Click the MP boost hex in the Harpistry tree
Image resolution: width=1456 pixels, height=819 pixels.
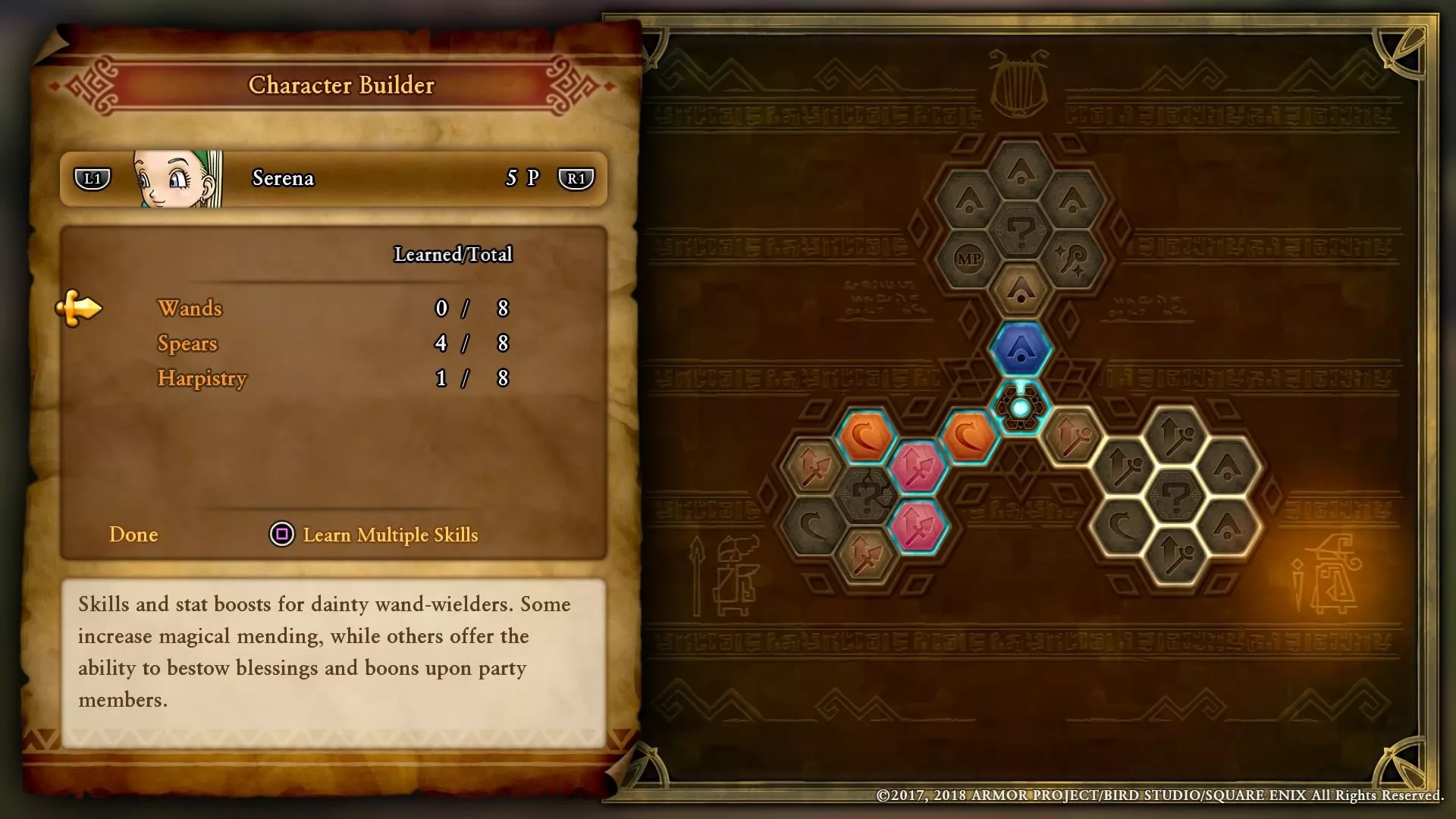pyautogui.click(x=969, y=258)
